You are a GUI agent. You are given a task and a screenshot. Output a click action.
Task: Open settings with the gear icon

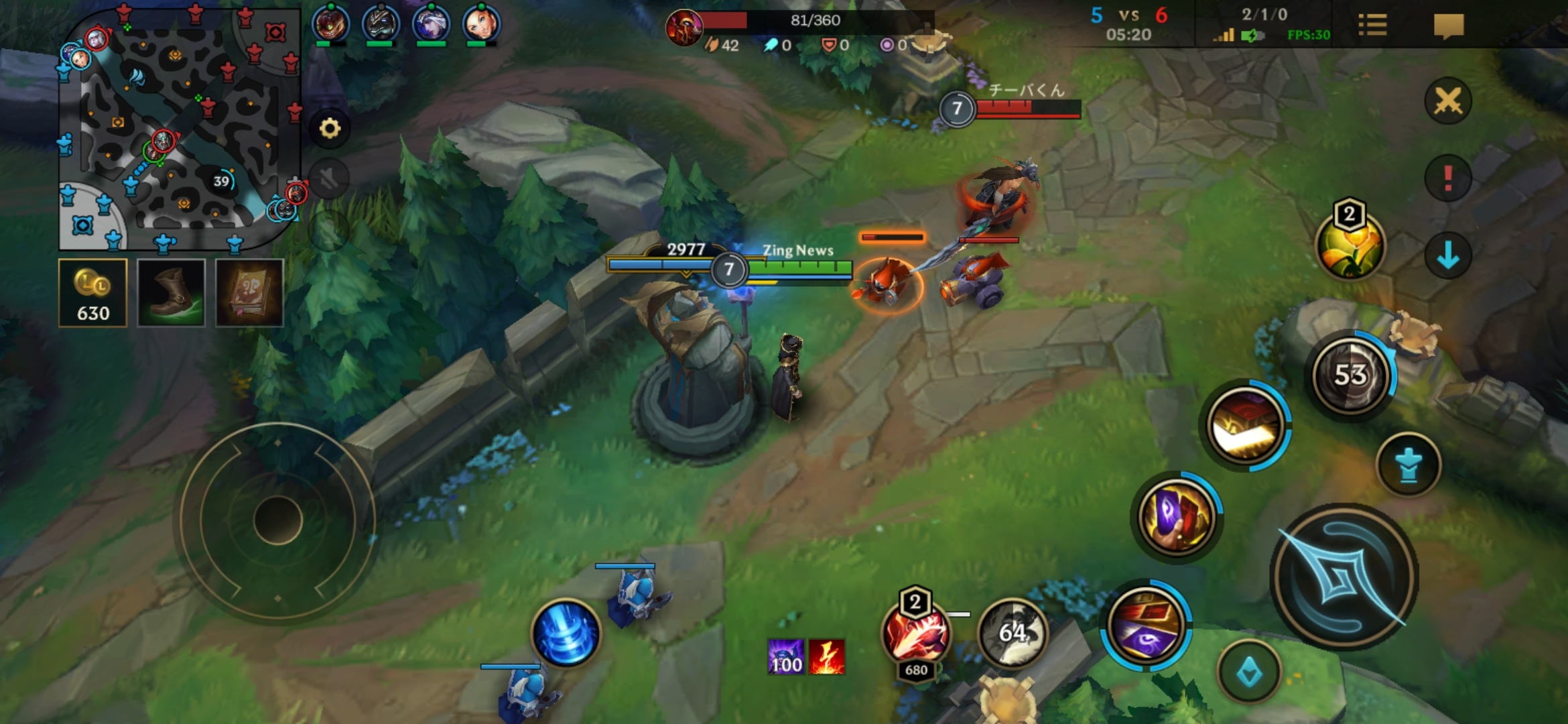click(330, 128)
